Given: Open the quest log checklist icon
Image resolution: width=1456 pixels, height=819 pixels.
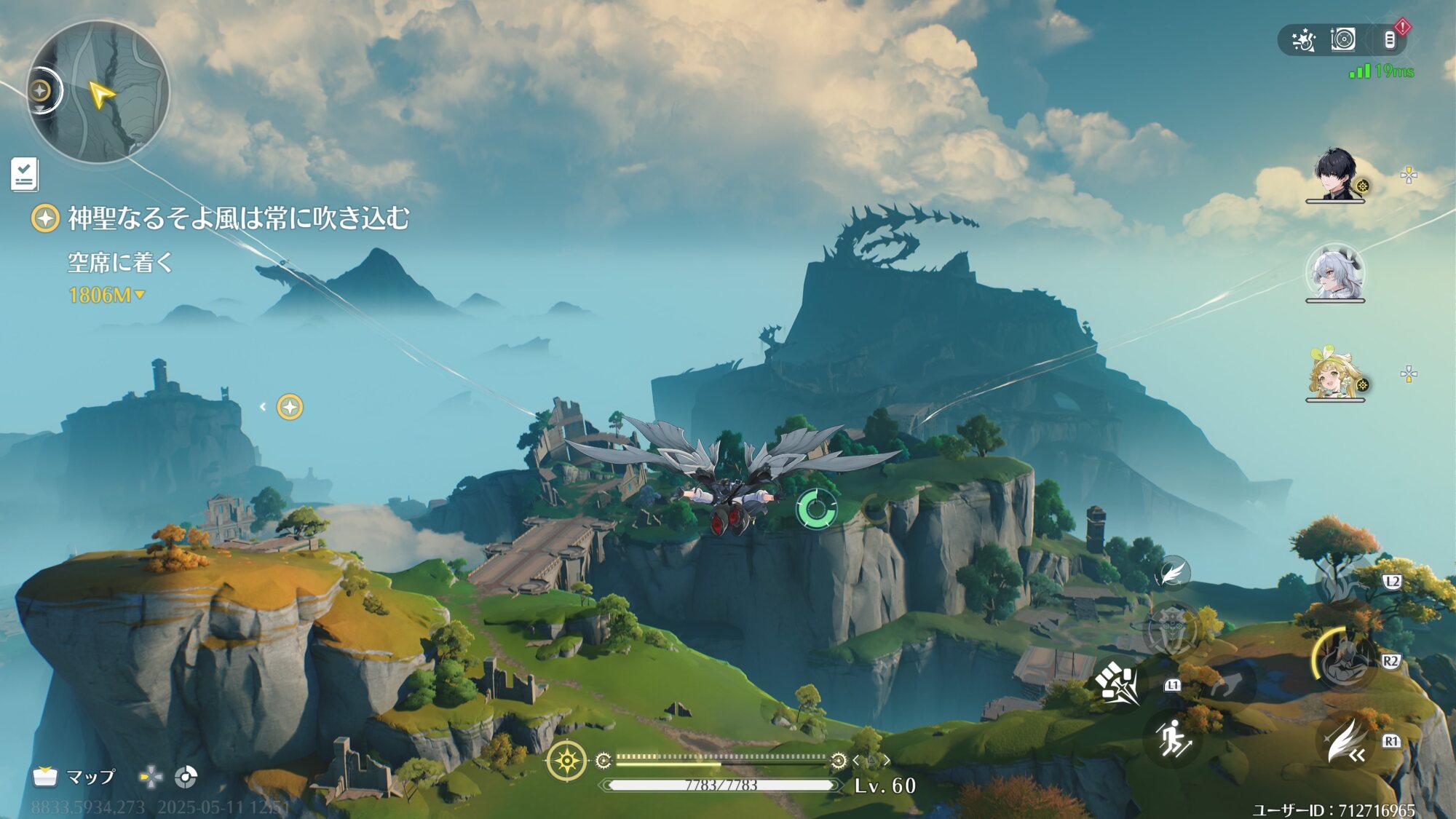Looking at the screenshot, I should [x=24, y=175].
